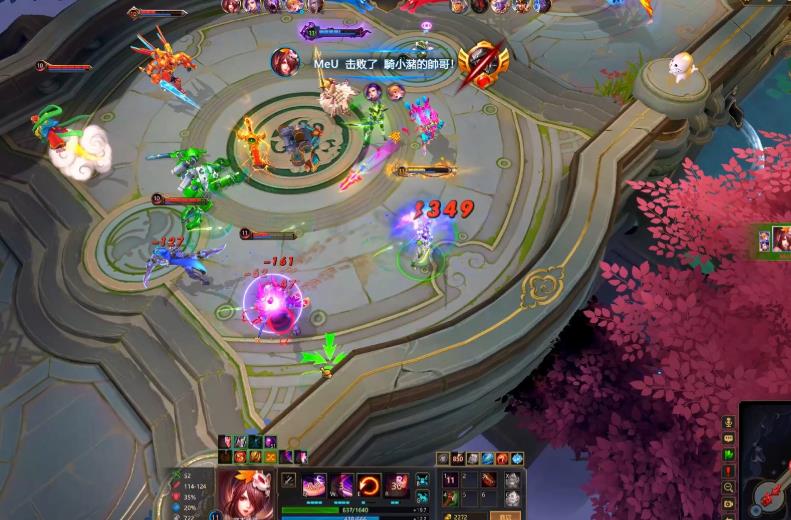Select the item in inventory slot four
The height and width of the screenshot is (520, 791).
450,497
